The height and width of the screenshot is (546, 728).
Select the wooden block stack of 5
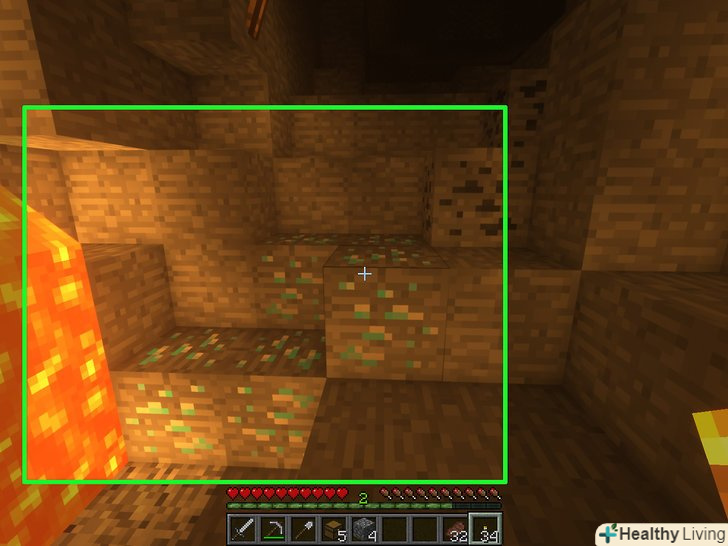[334, 529]
